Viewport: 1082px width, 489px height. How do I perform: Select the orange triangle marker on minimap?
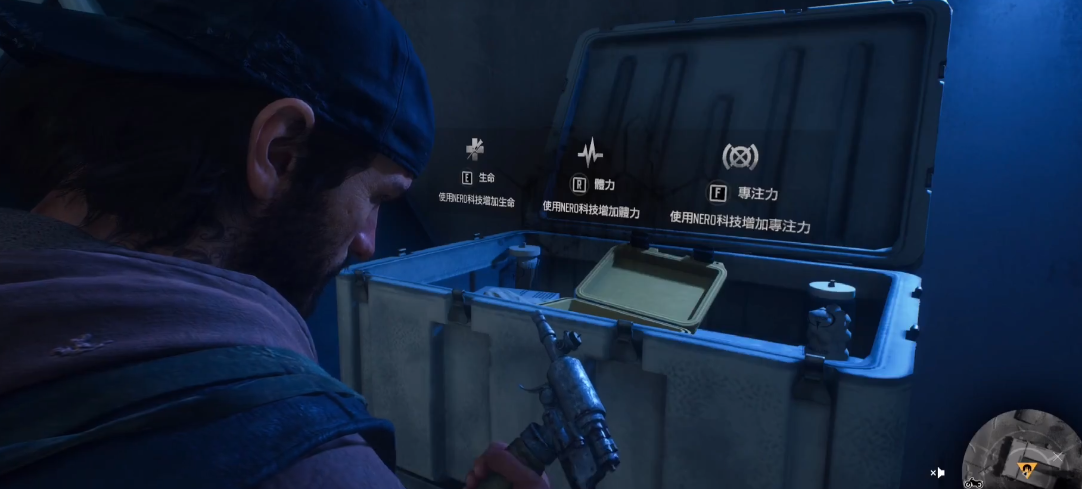(1024, 467)
